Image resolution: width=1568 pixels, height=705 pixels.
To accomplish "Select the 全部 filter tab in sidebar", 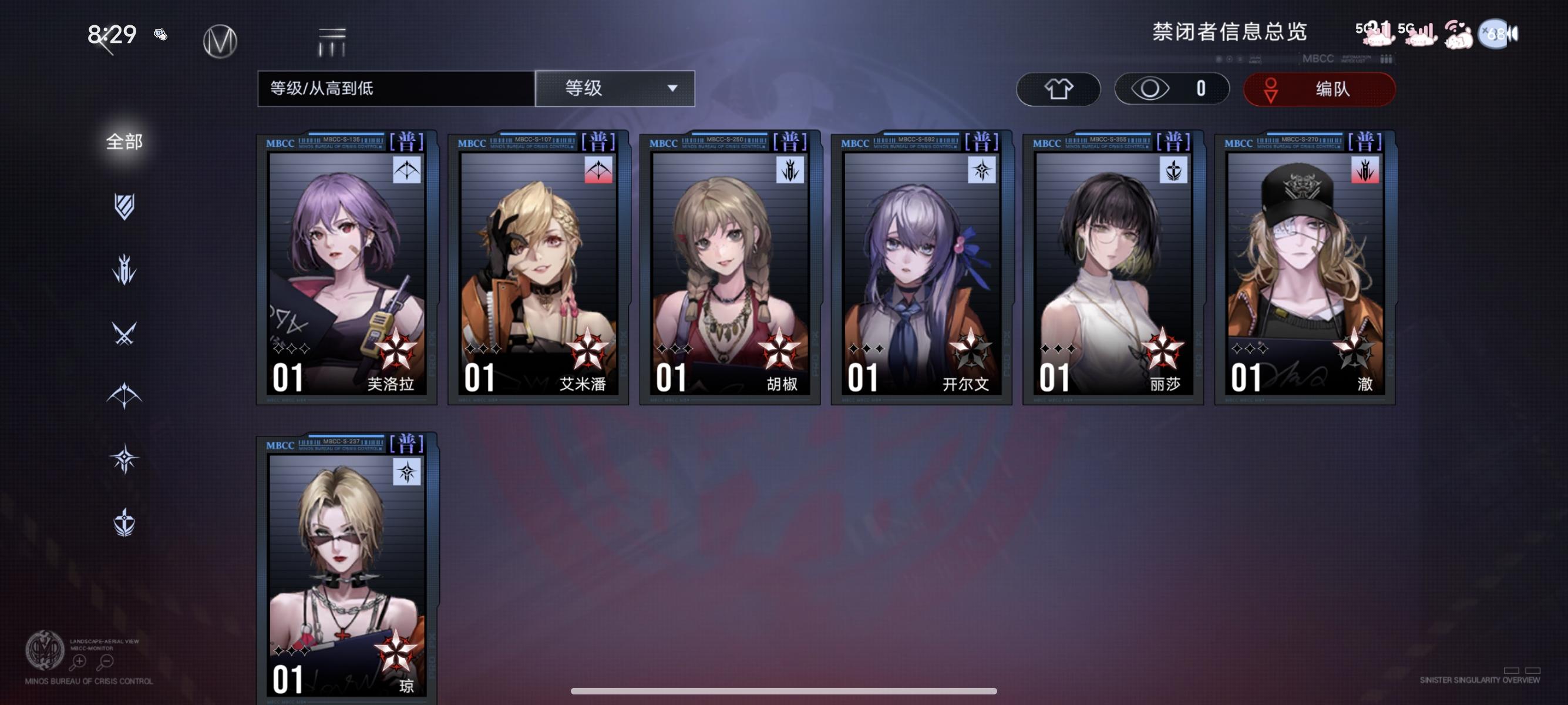I will [125, 141].
